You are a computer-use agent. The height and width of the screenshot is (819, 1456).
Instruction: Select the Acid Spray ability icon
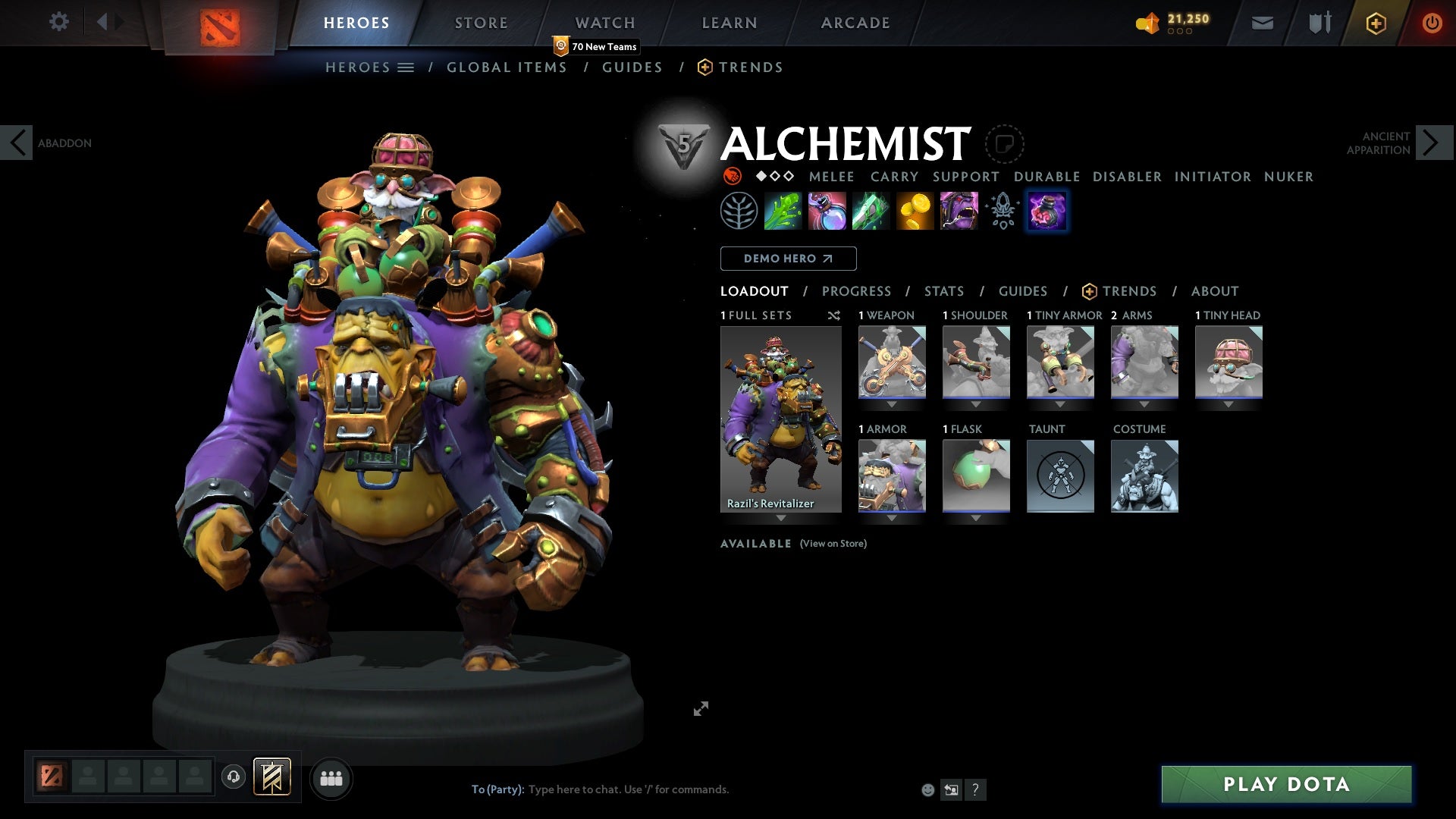[x=783, y=211]
